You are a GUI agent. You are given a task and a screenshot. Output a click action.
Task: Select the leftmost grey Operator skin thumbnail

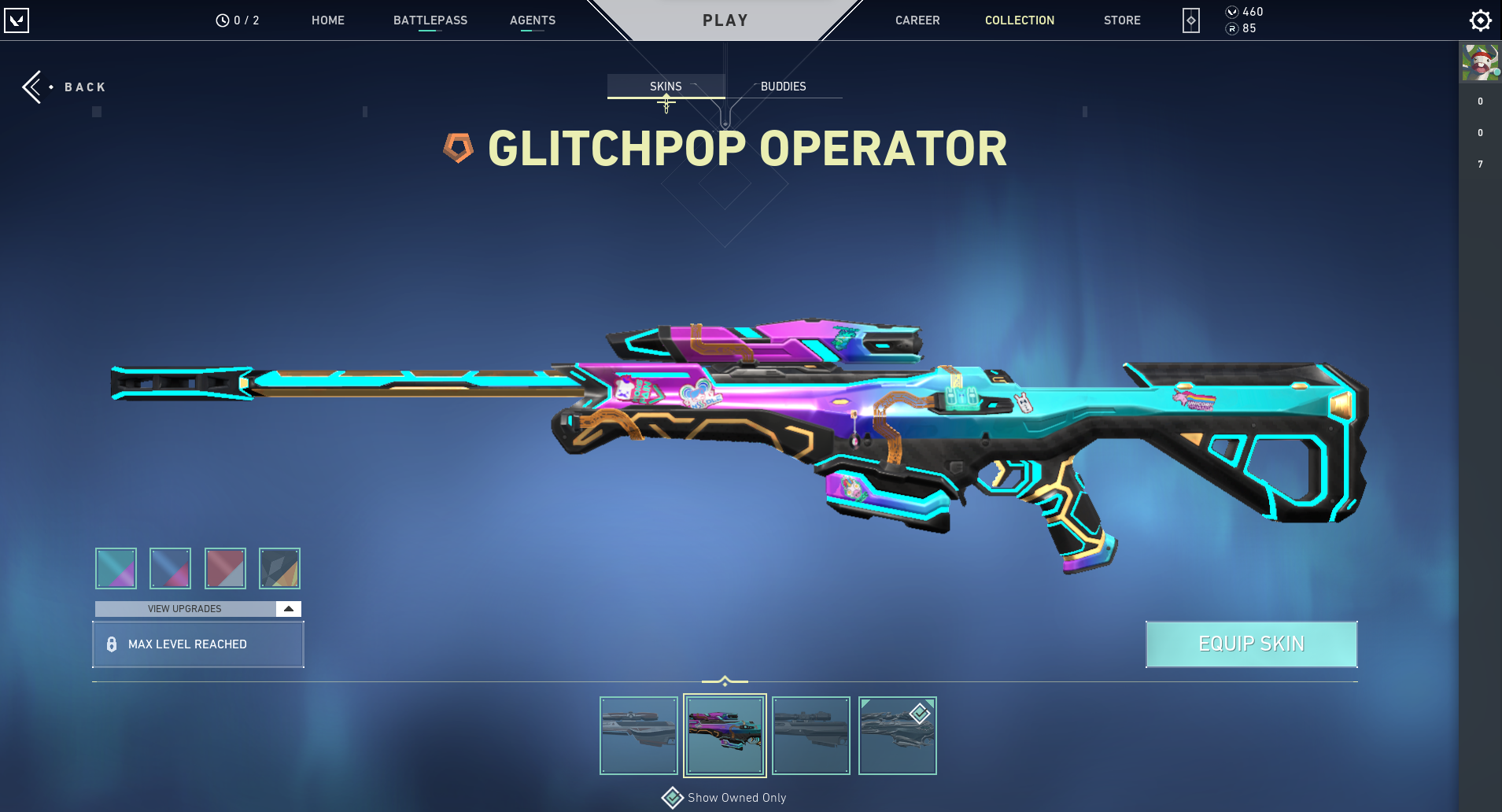pyautogui.click(x=638, y=735)
